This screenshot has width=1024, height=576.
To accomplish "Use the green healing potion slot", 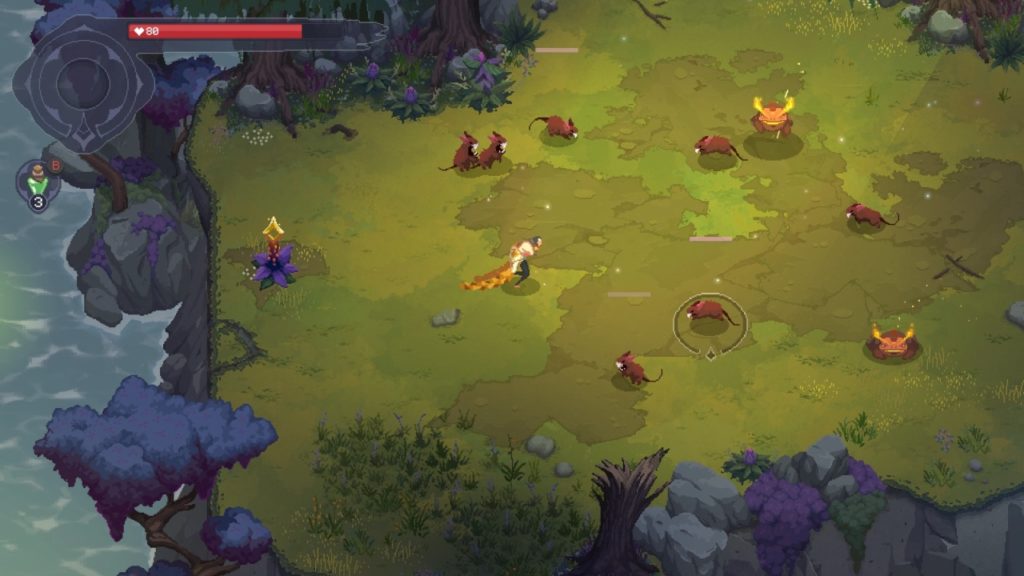I will click(x=38, y=181).
